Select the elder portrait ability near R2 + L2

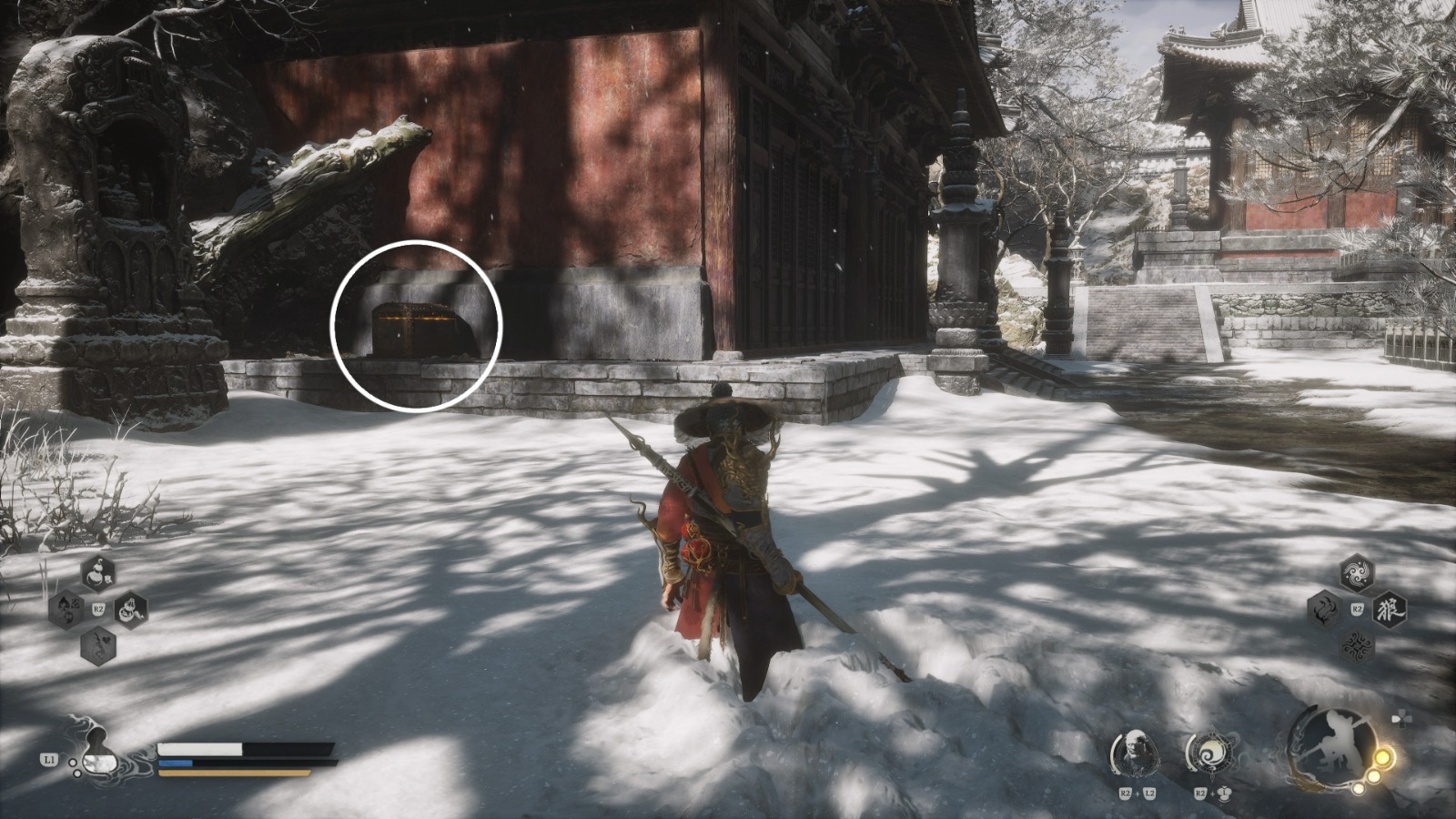click(x=1136, y=753)
